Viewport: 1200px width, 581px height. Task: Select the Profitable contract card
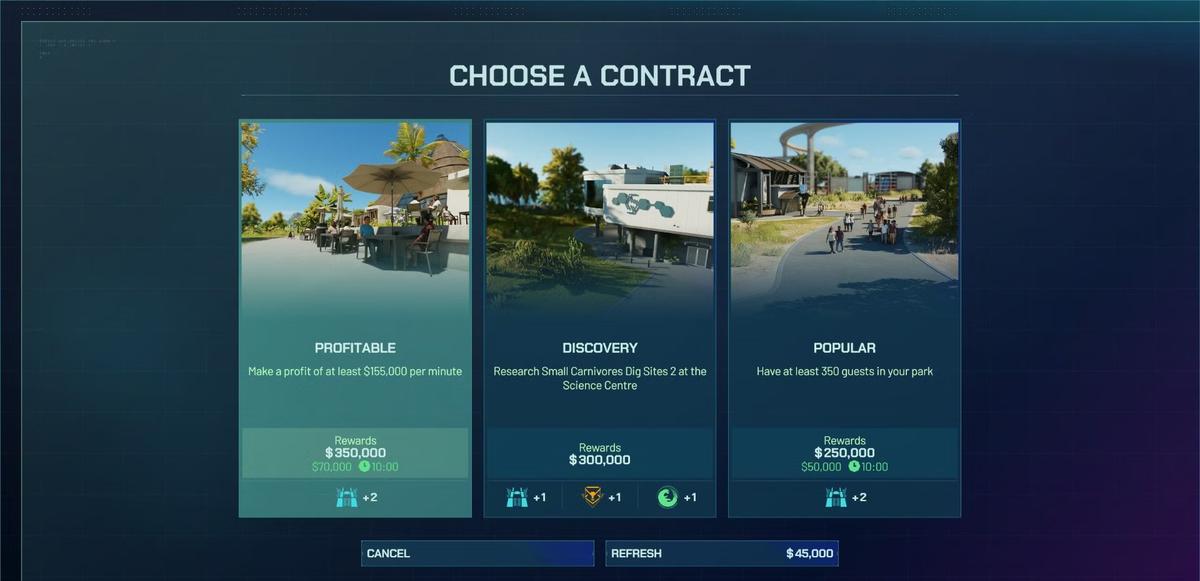tap(355, 318)
